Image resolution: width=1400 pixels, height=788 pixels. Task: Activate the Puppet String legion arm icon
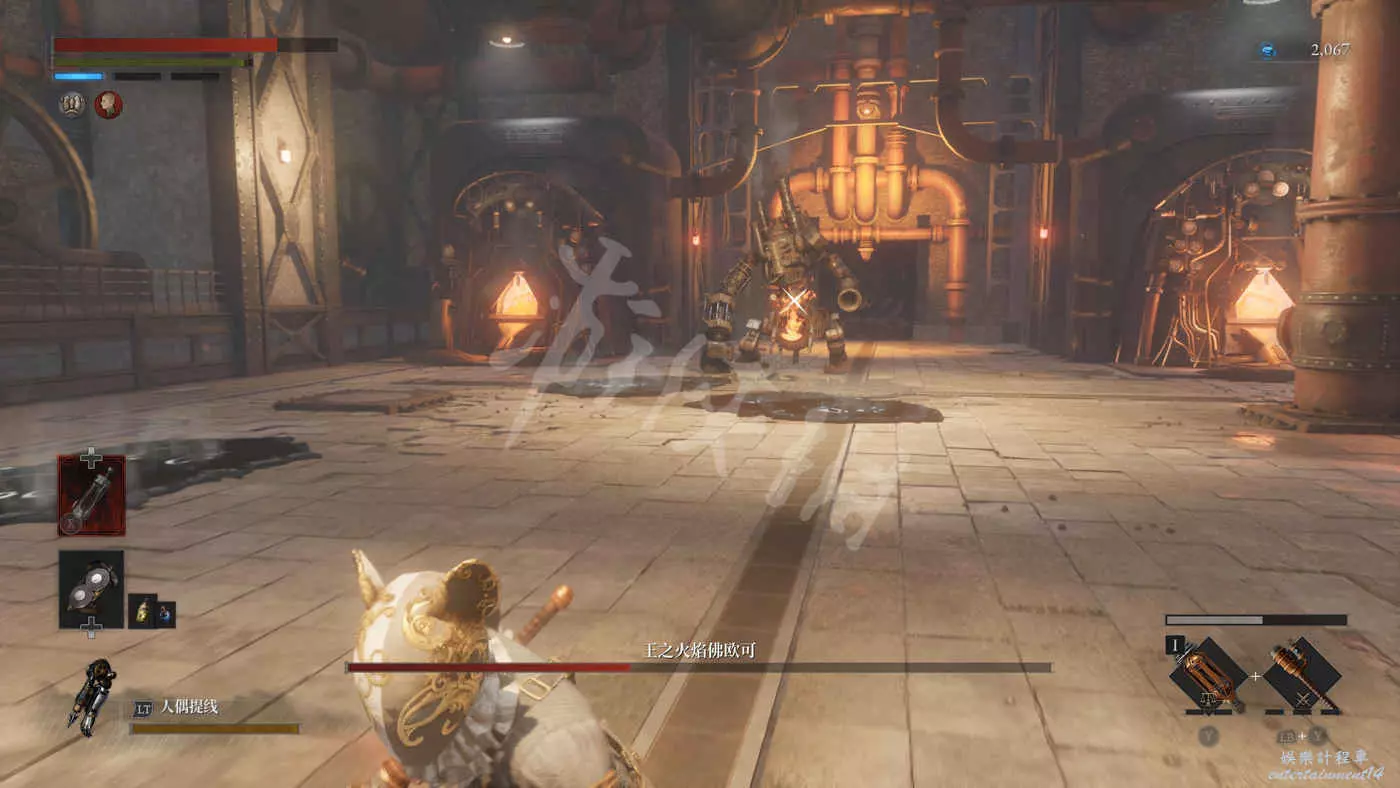90,696
